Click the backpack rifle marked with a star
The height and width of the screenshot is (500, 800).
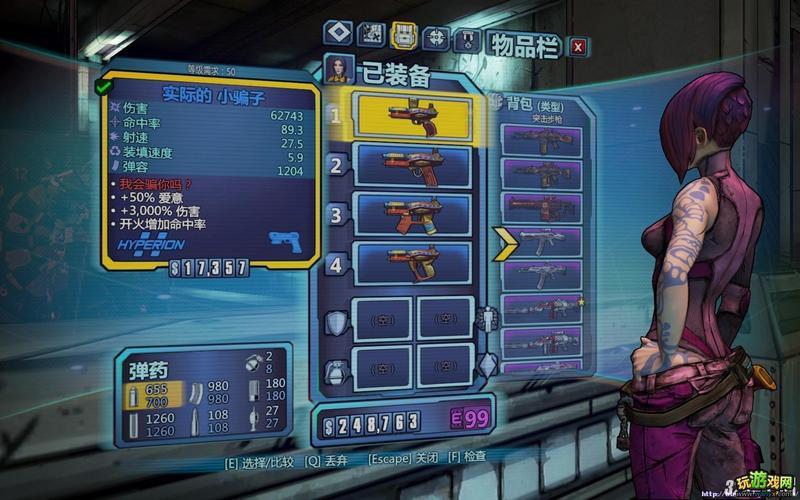click(541, 307)
